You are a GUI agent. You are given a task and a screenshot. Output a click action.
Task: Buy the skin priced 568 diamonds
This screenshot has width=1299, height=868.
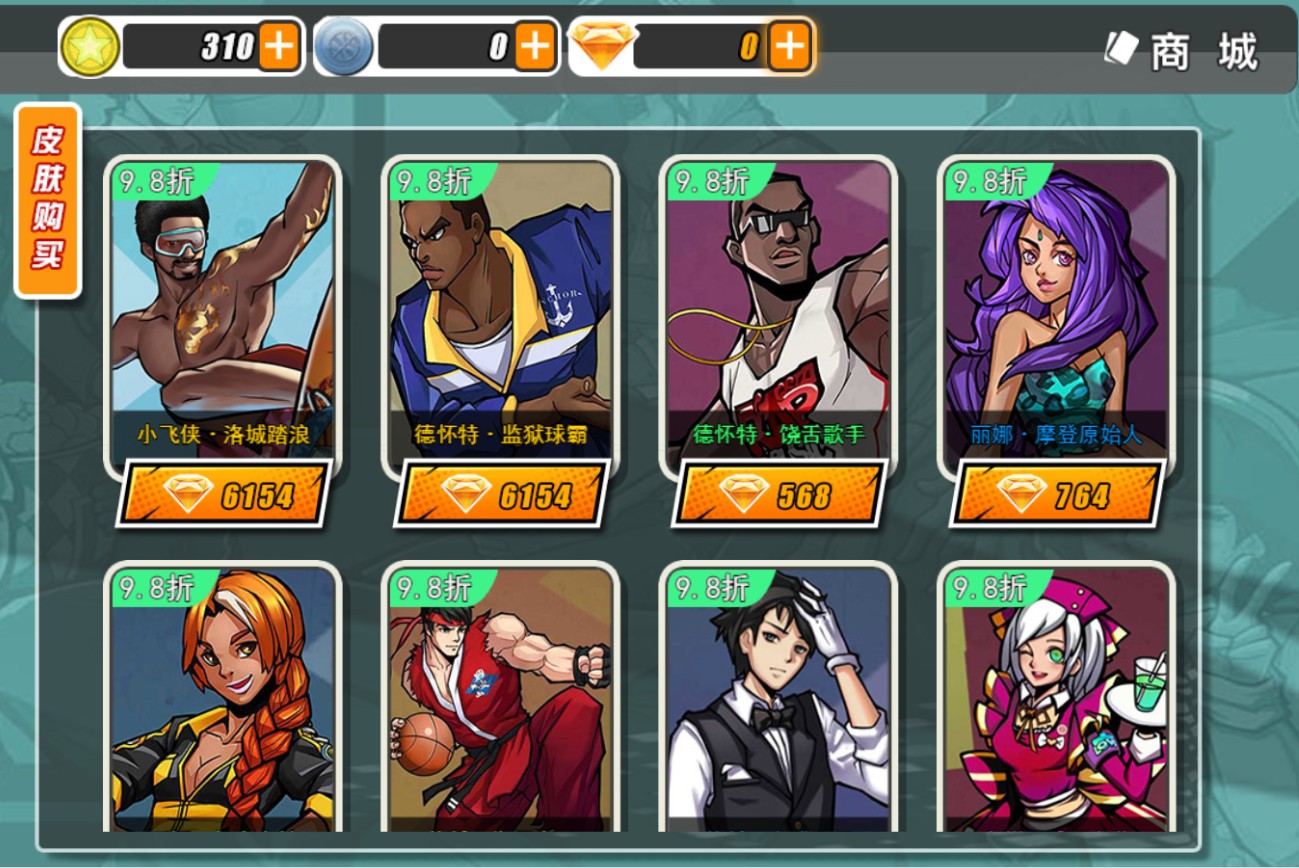[780, 494]
